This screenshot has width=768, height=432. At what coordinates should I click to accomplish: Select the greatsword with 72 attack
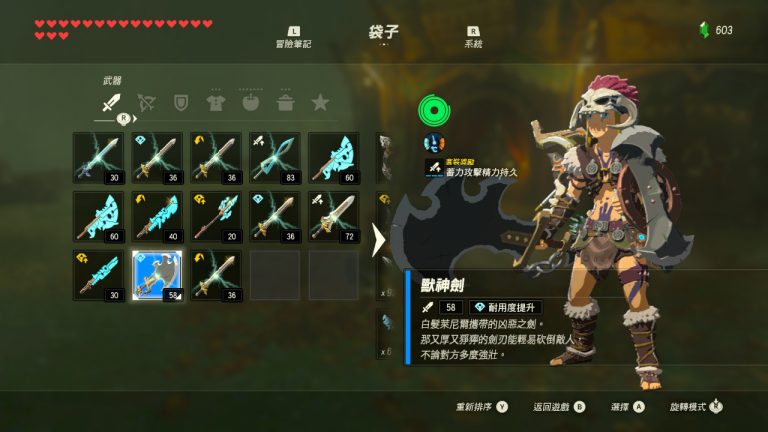tap(334, 216)
